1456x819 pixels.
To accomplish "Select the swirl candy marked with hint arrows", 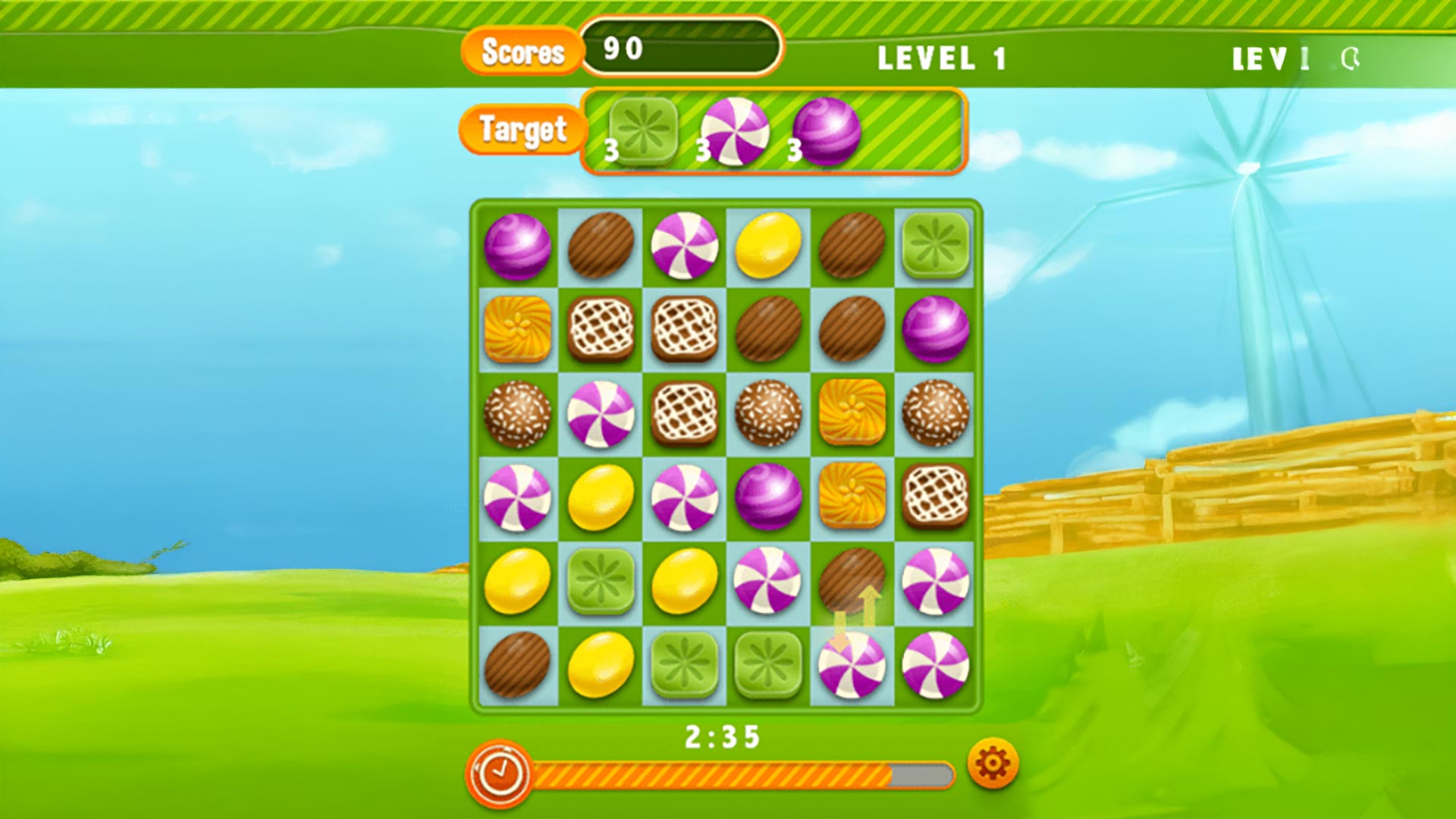I will pyautogui.click(x=851, y=665).
